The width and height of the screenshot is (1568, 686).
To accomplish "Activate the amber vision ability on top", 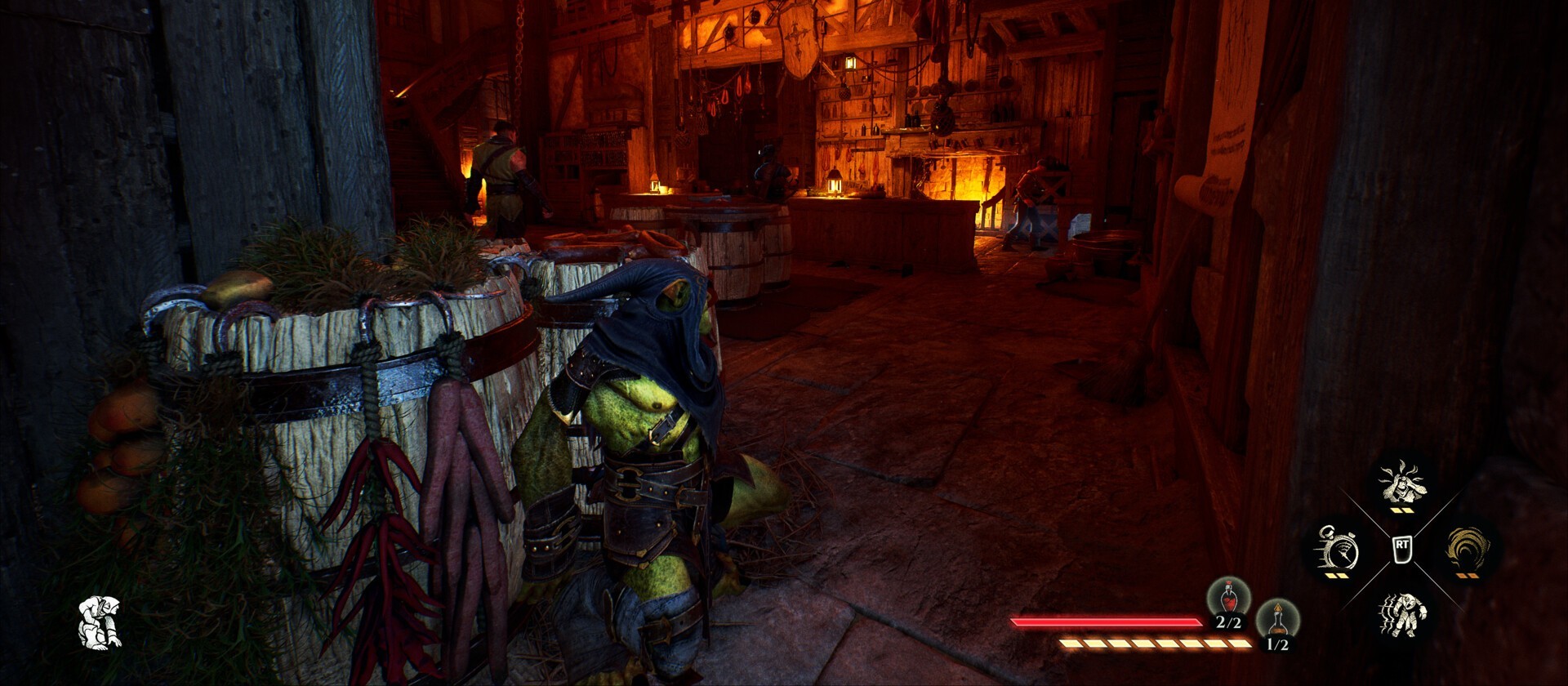I will click(1402, 483).
